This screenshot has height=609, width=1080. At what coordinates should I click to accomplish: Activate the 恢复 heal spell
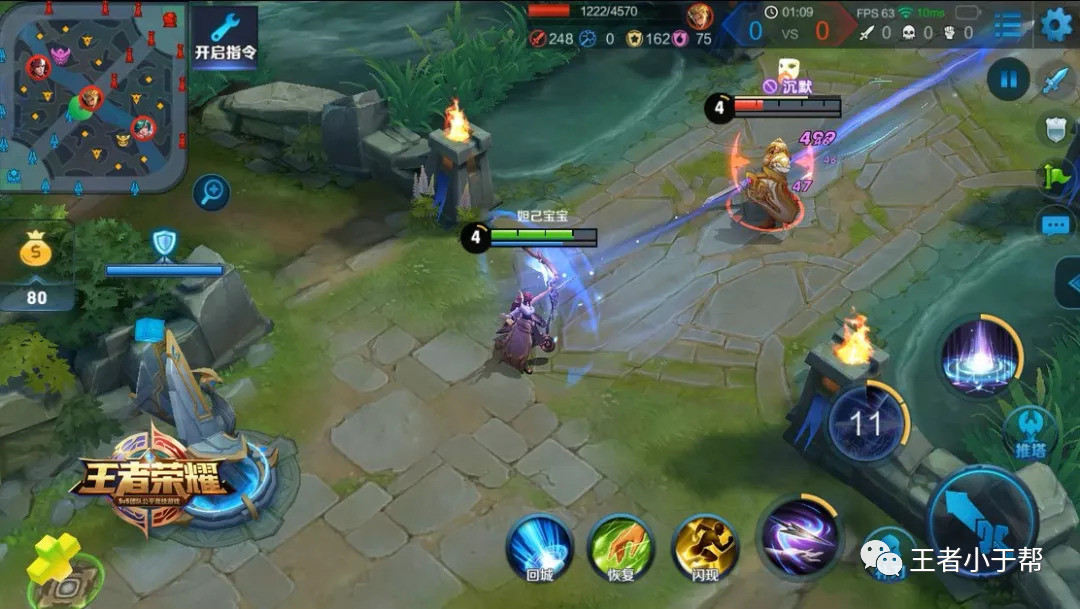(621, 547)
